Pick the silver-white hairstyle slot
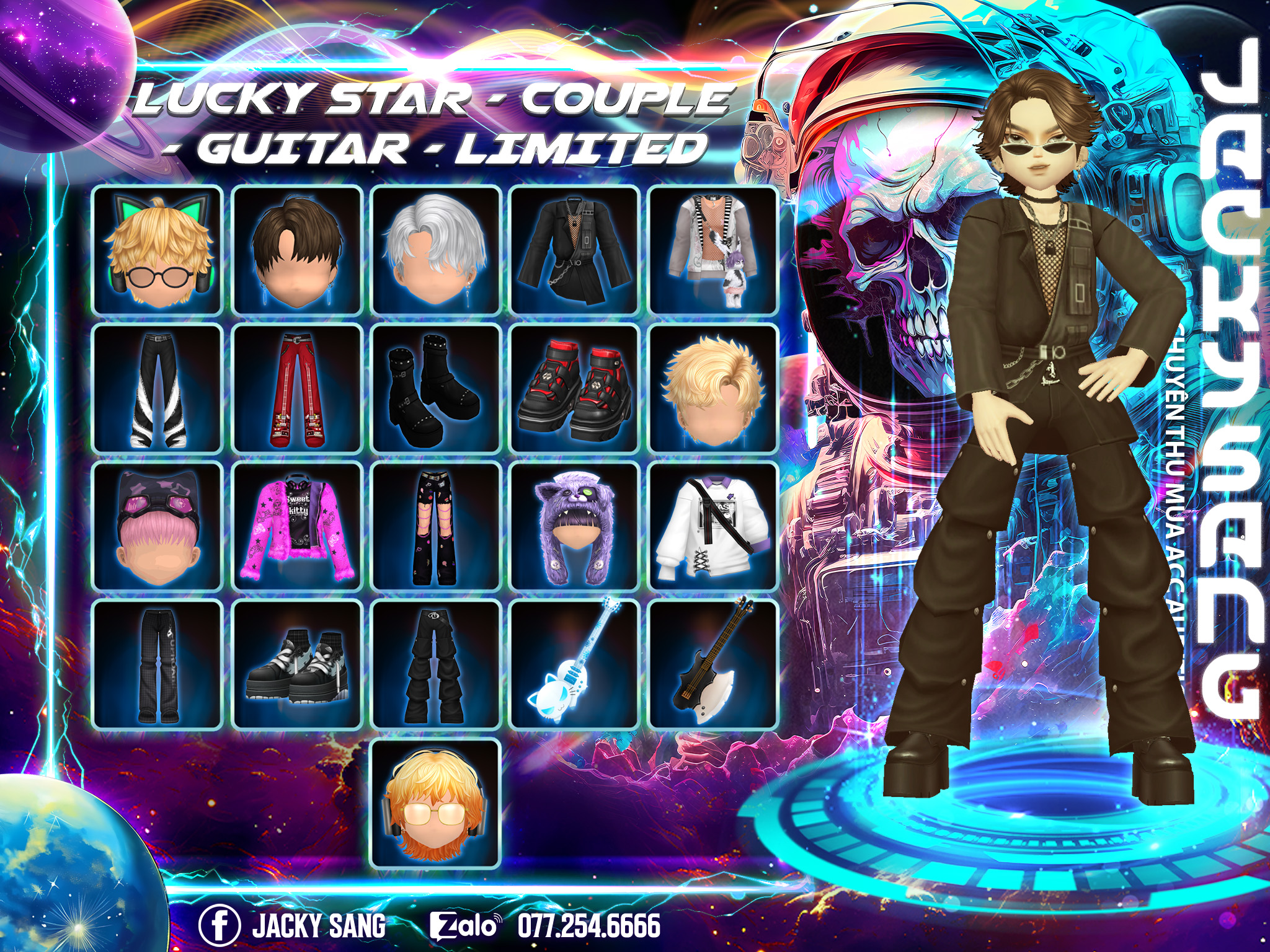This screenshot has width=1270, height=952. (435, 250)
